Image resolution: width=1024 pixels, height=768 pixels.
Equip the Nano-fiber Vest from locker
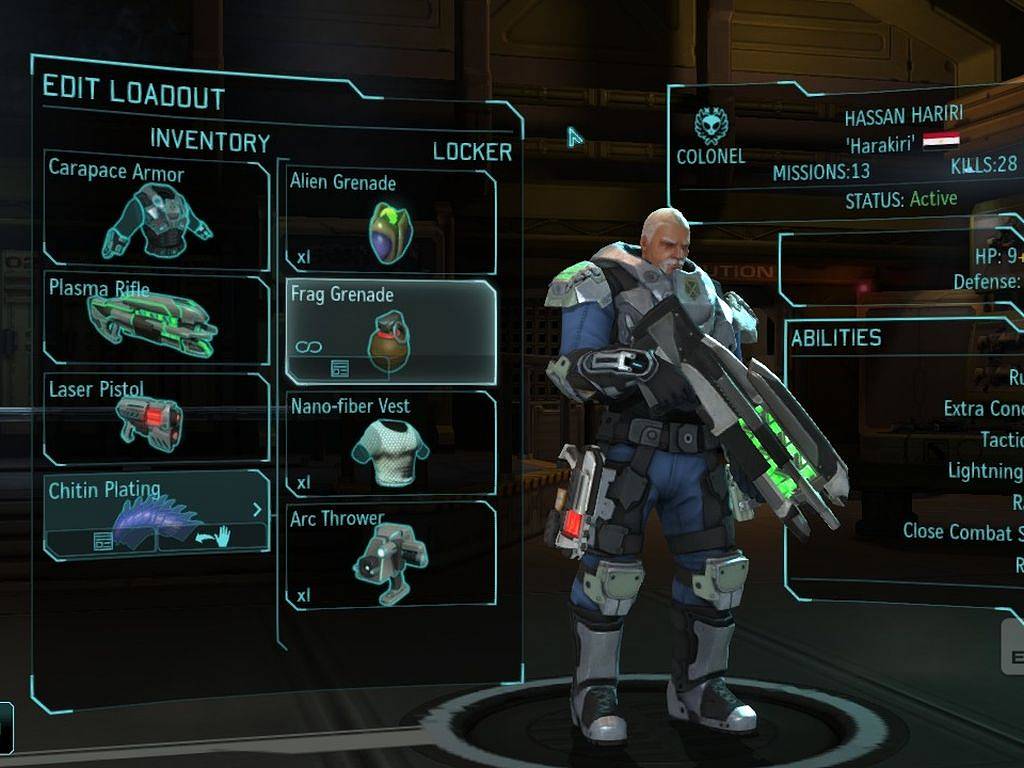390,443
